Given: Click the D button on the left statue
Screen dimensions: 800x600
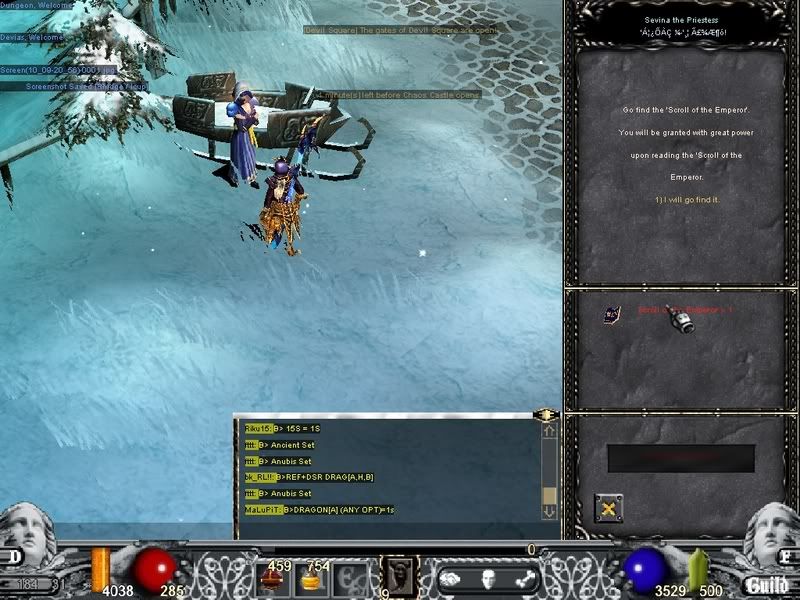Looking at the screenshot, I should tap(17, 556).
